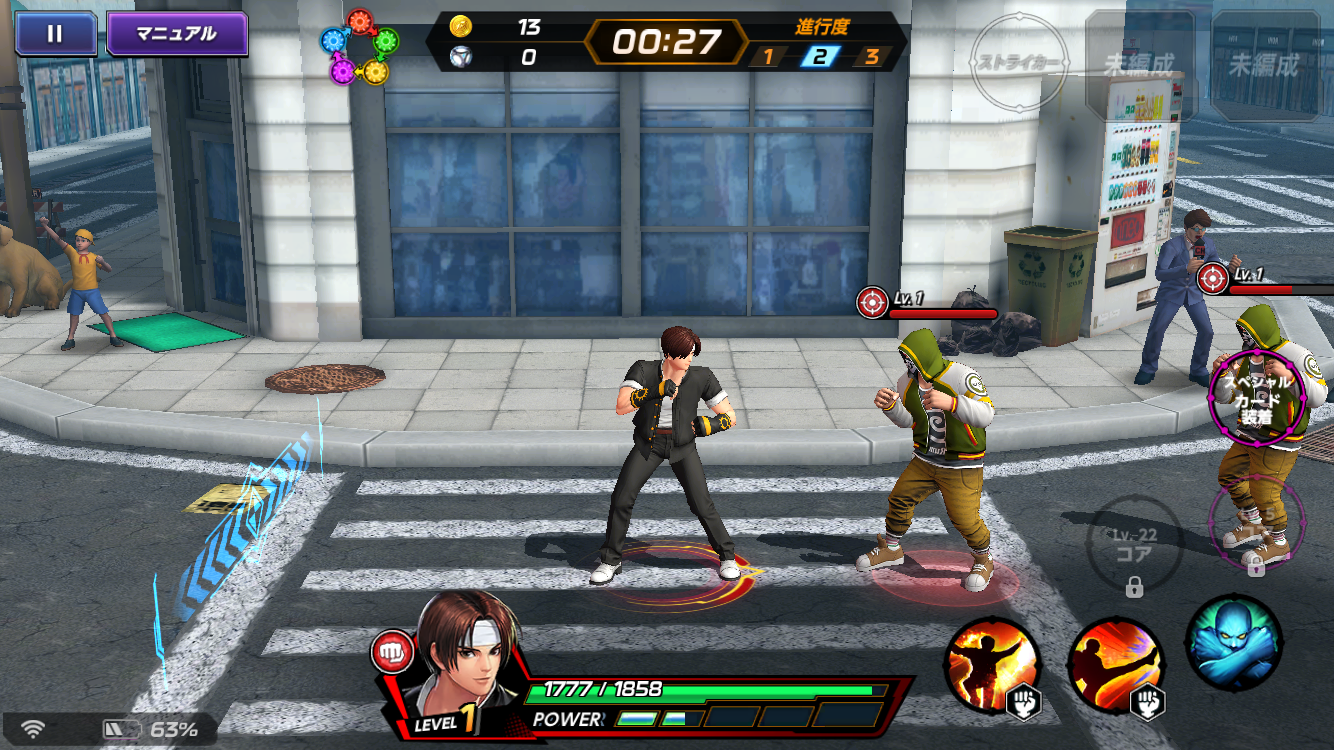Tap the red fist icon by the portrait

point(390,653)
